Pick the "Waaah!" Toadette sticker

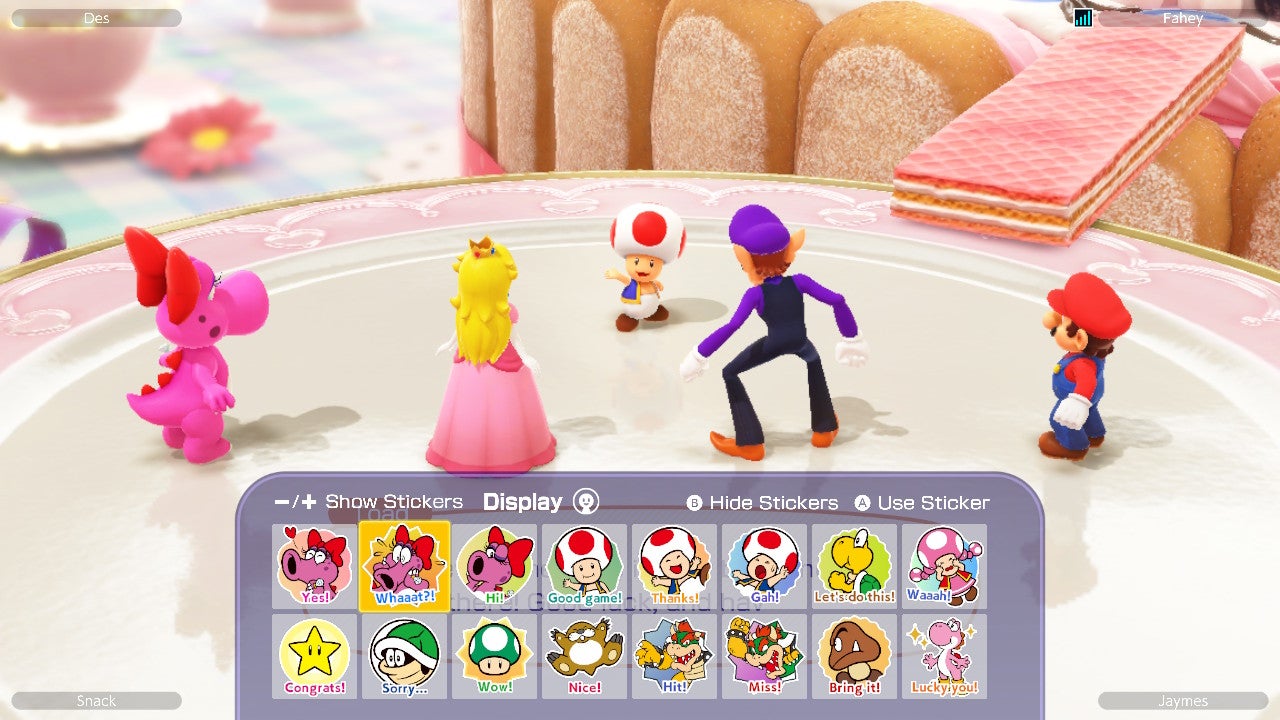(x=944, y=565)
